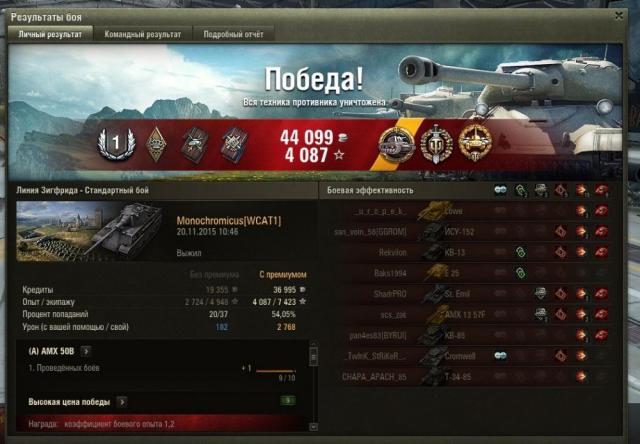The width and height of the screenshot is (640, 444).
Task: Open the Командный результат tab
Action: tap(144, 34)
